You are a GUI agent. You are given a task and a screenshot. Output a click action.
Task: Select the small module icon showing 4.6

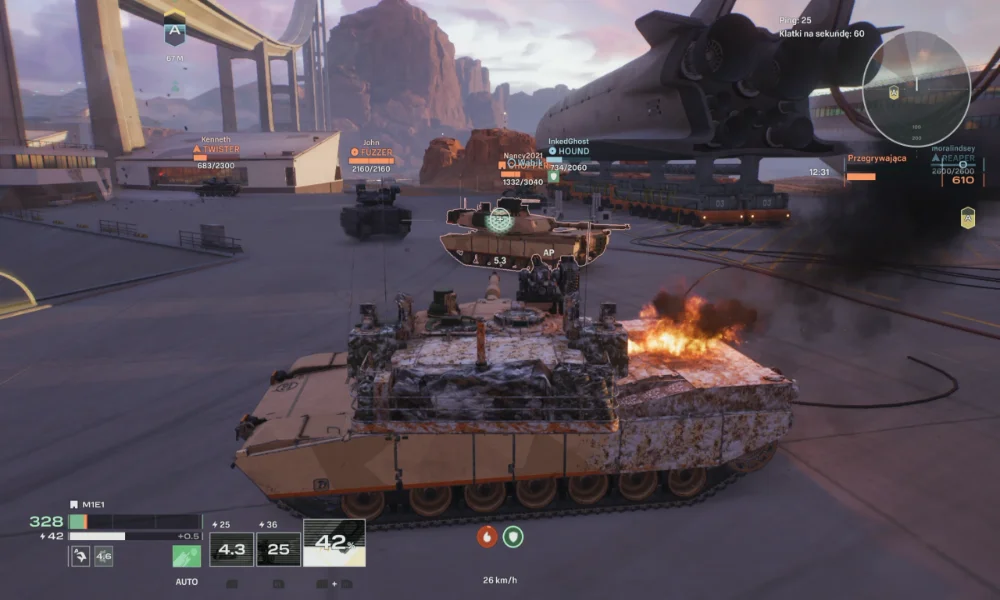[104, 556]
